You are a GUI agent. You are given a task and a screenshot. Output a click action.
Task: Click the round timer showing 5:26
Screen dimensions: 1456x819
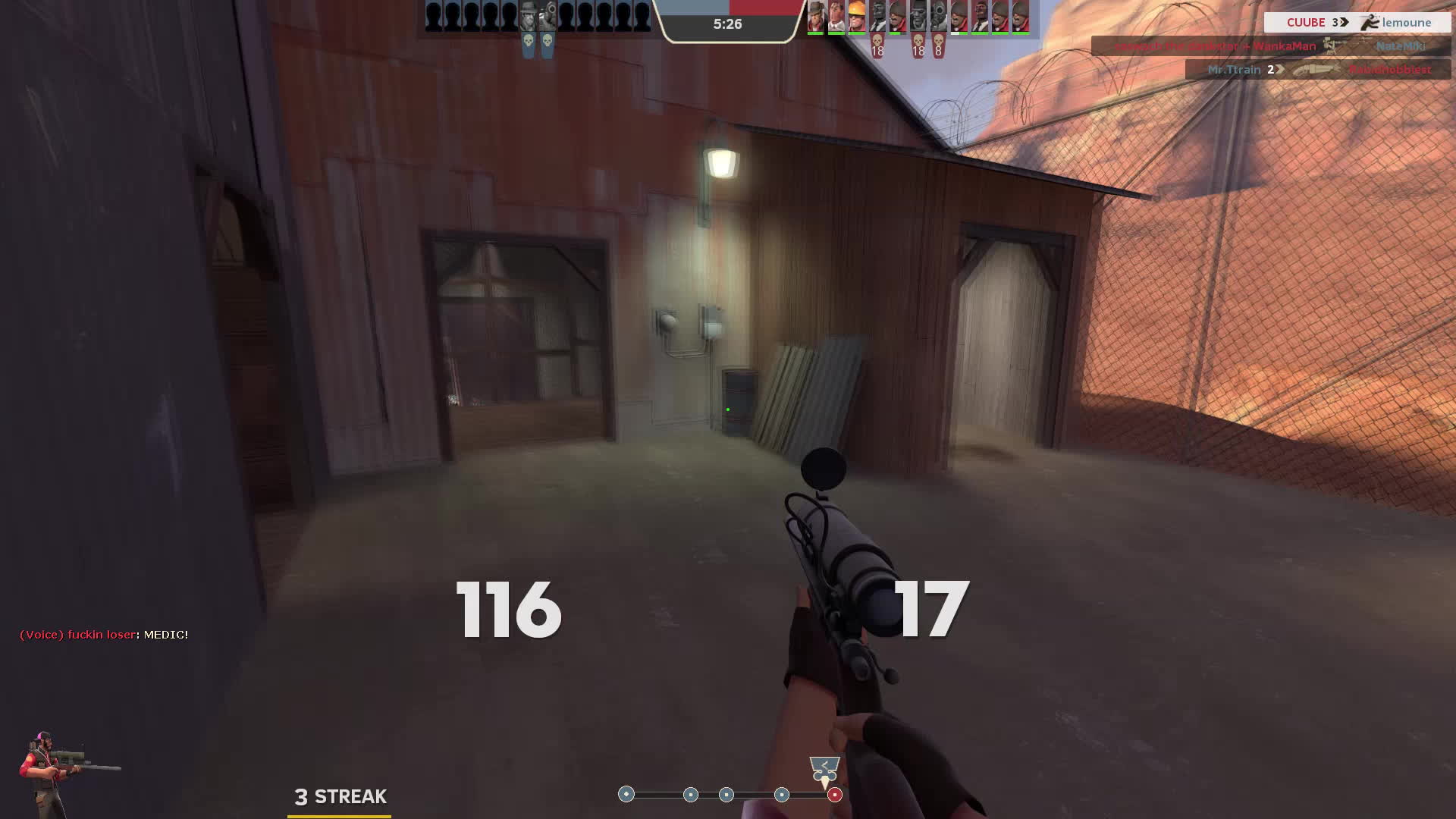(x=728, y=24)
